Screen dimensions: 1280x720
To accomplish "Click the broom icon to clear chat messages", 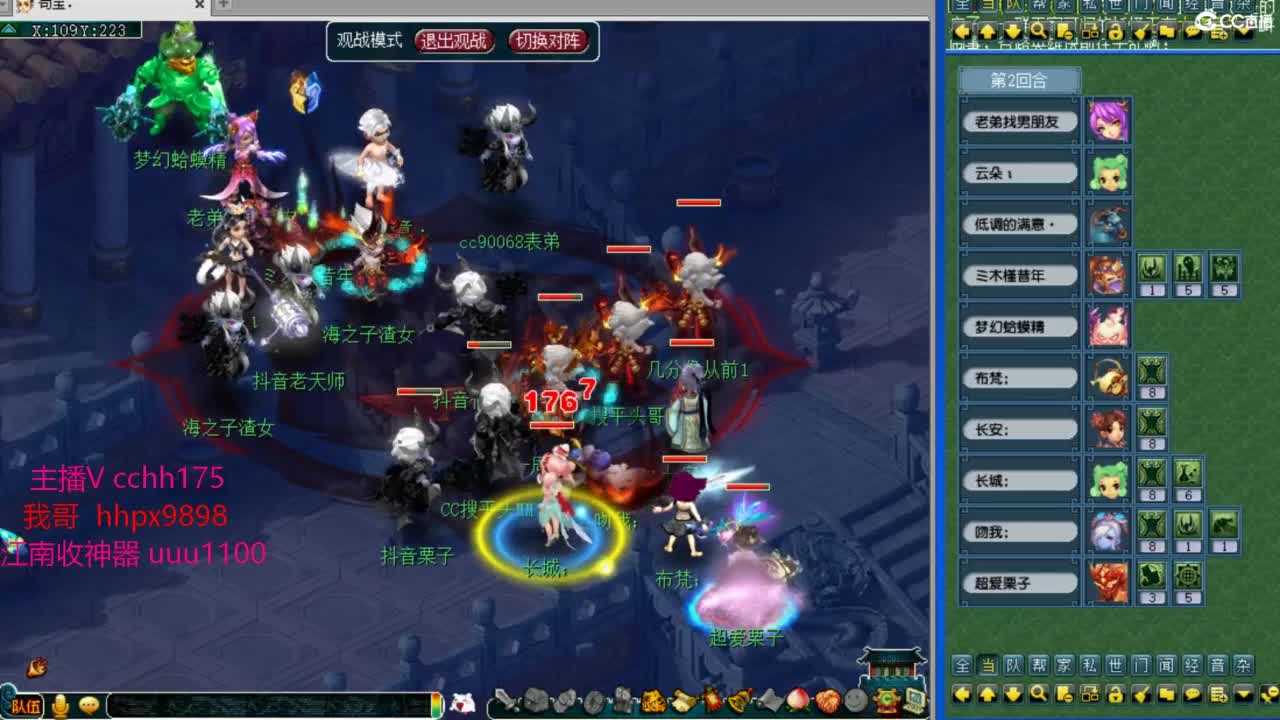I will pyautogui.click(x=1142, y=693).
